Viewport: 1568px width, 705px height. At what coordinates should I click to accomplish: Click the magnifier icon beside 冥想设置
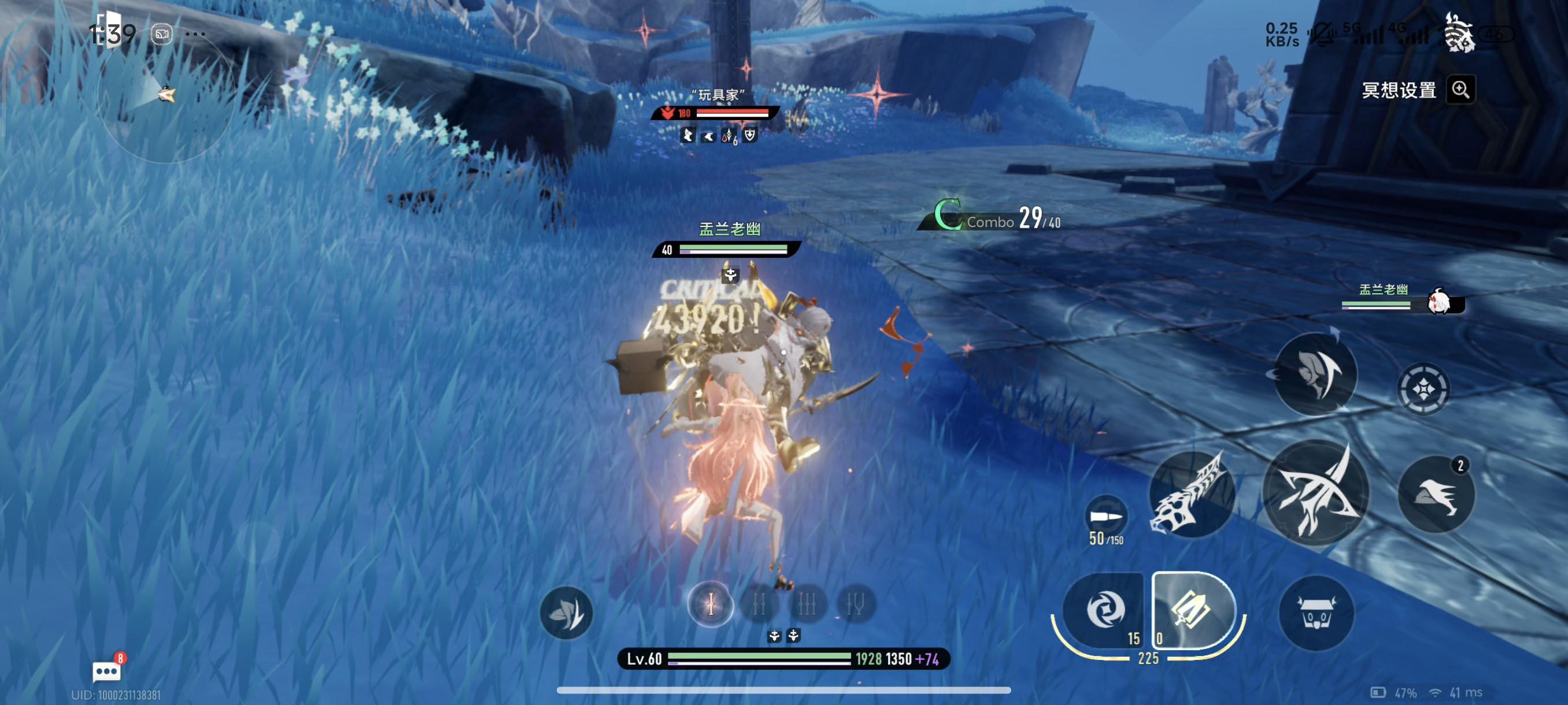[1461, 90]
